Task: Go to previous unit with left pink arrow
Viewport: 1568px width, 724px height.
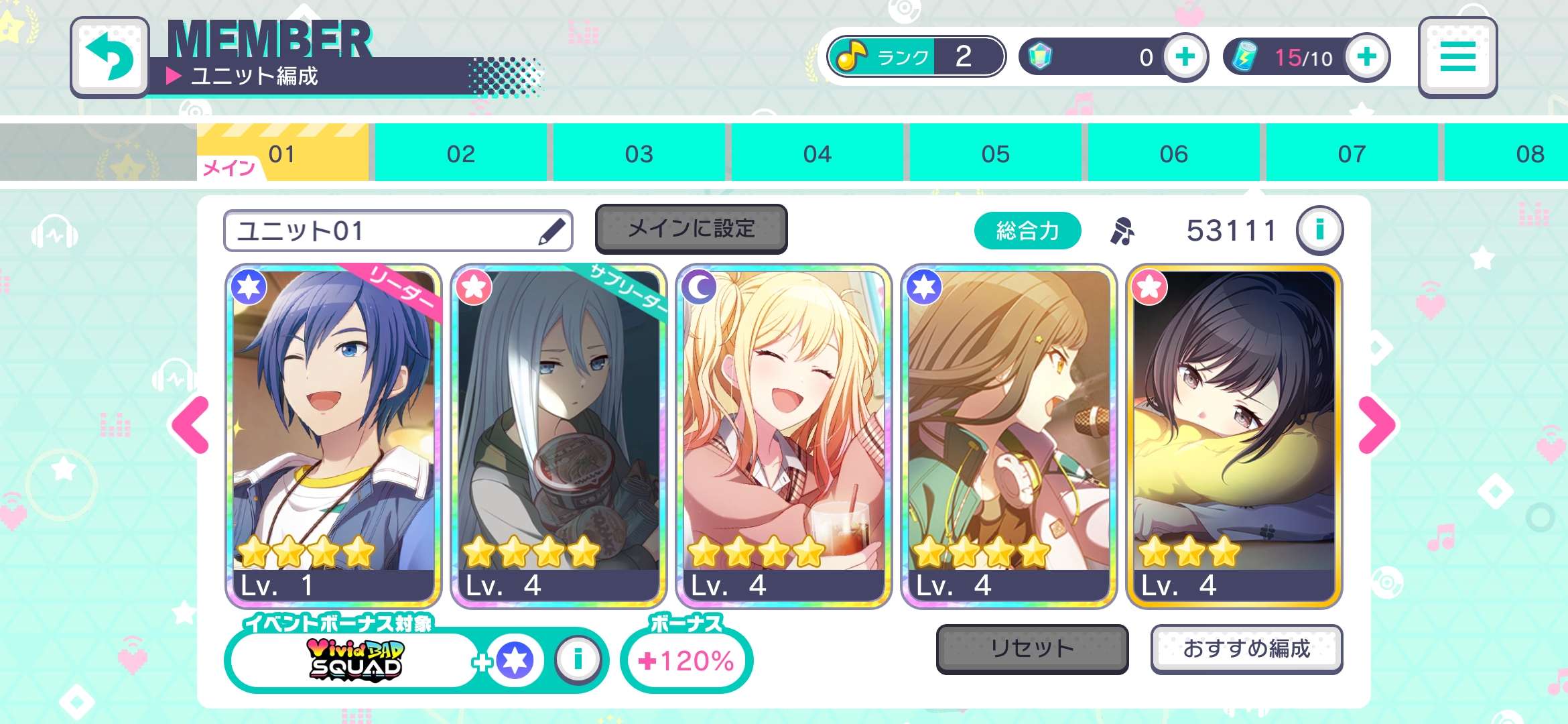Action: point(191,425)
